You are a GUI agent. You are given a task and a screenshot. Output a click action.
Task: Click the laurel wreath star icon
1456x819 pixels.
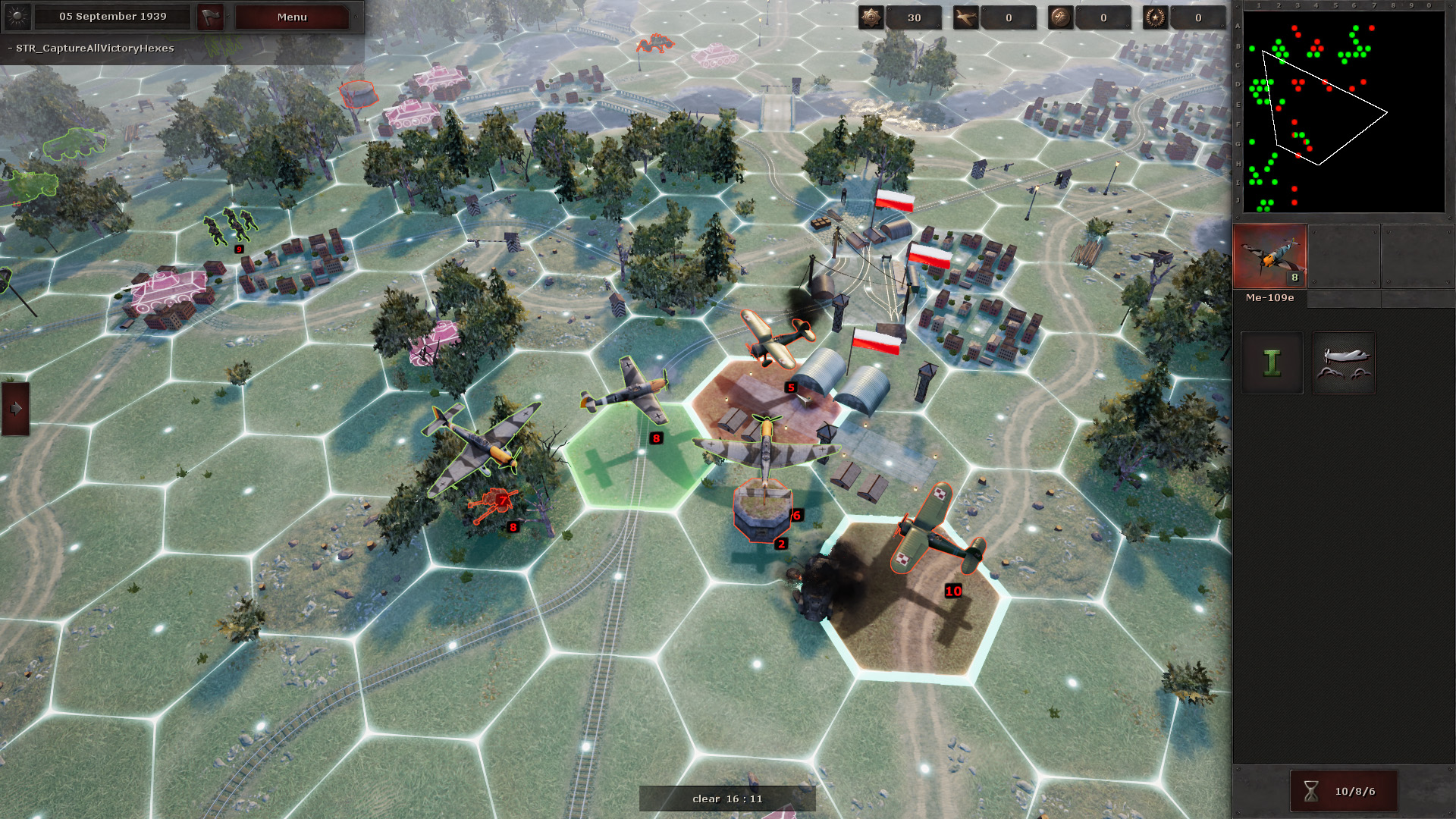[x=1155, y=17]
